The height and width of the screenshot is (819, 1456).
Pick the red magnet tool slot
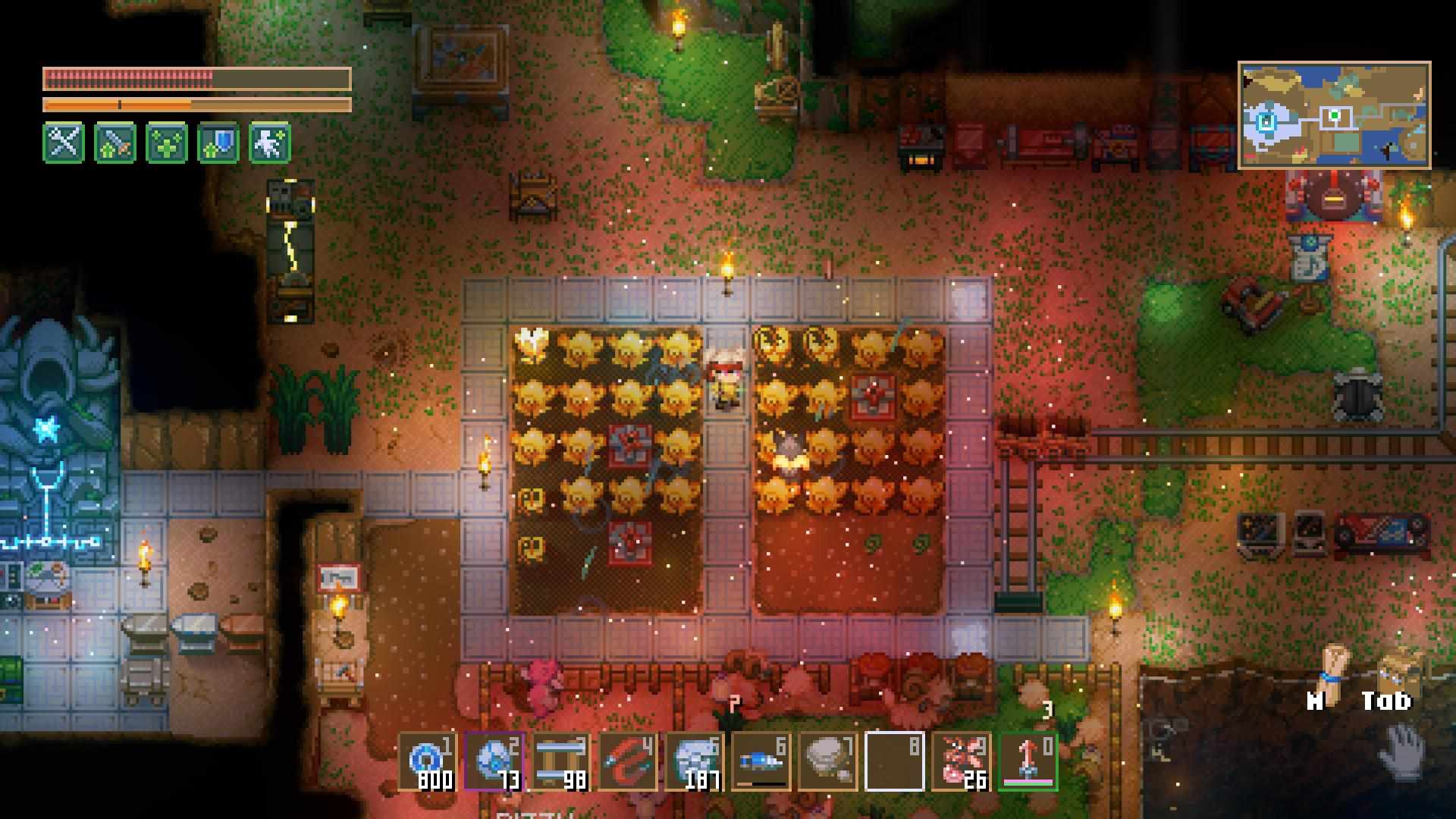pyautogui.click(x=627, y=761)
